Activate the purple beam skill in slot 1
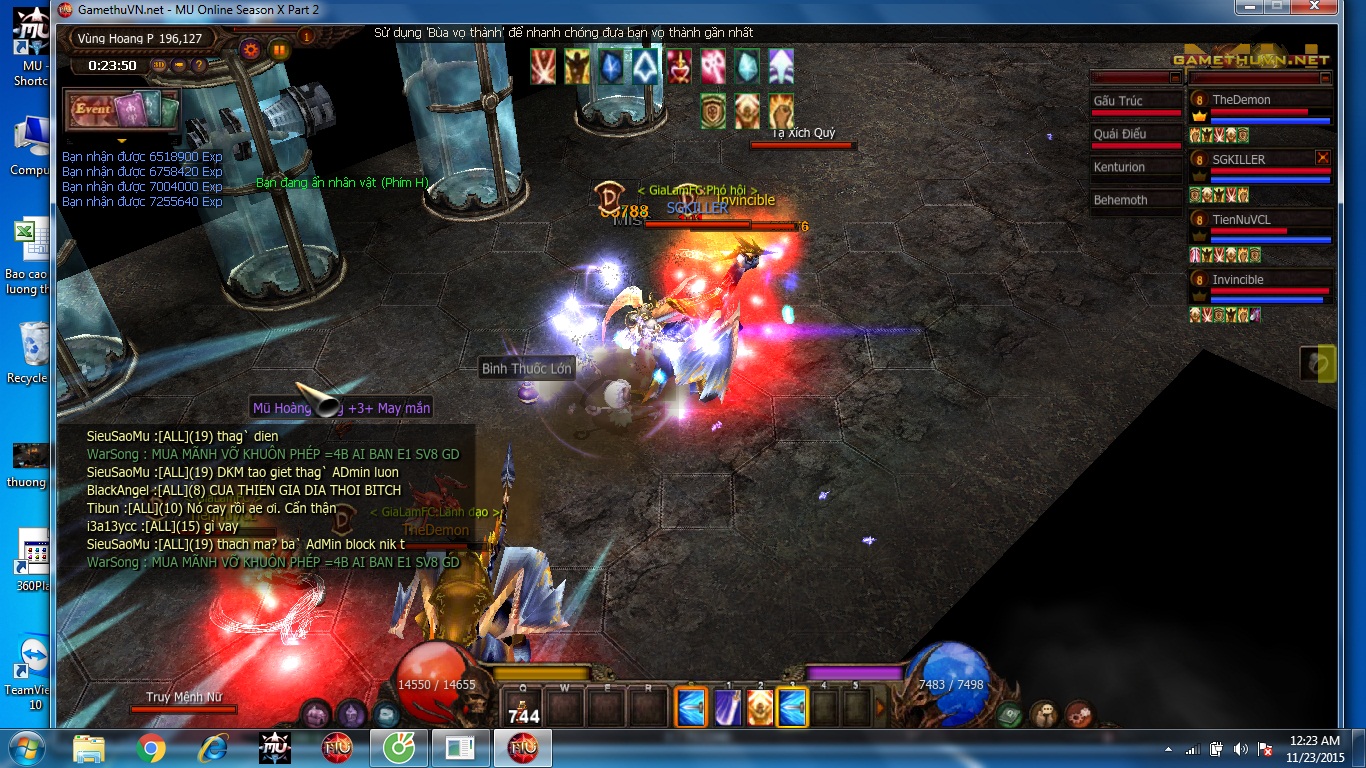This screenshot has height=768, width=1366. (728, 708)
